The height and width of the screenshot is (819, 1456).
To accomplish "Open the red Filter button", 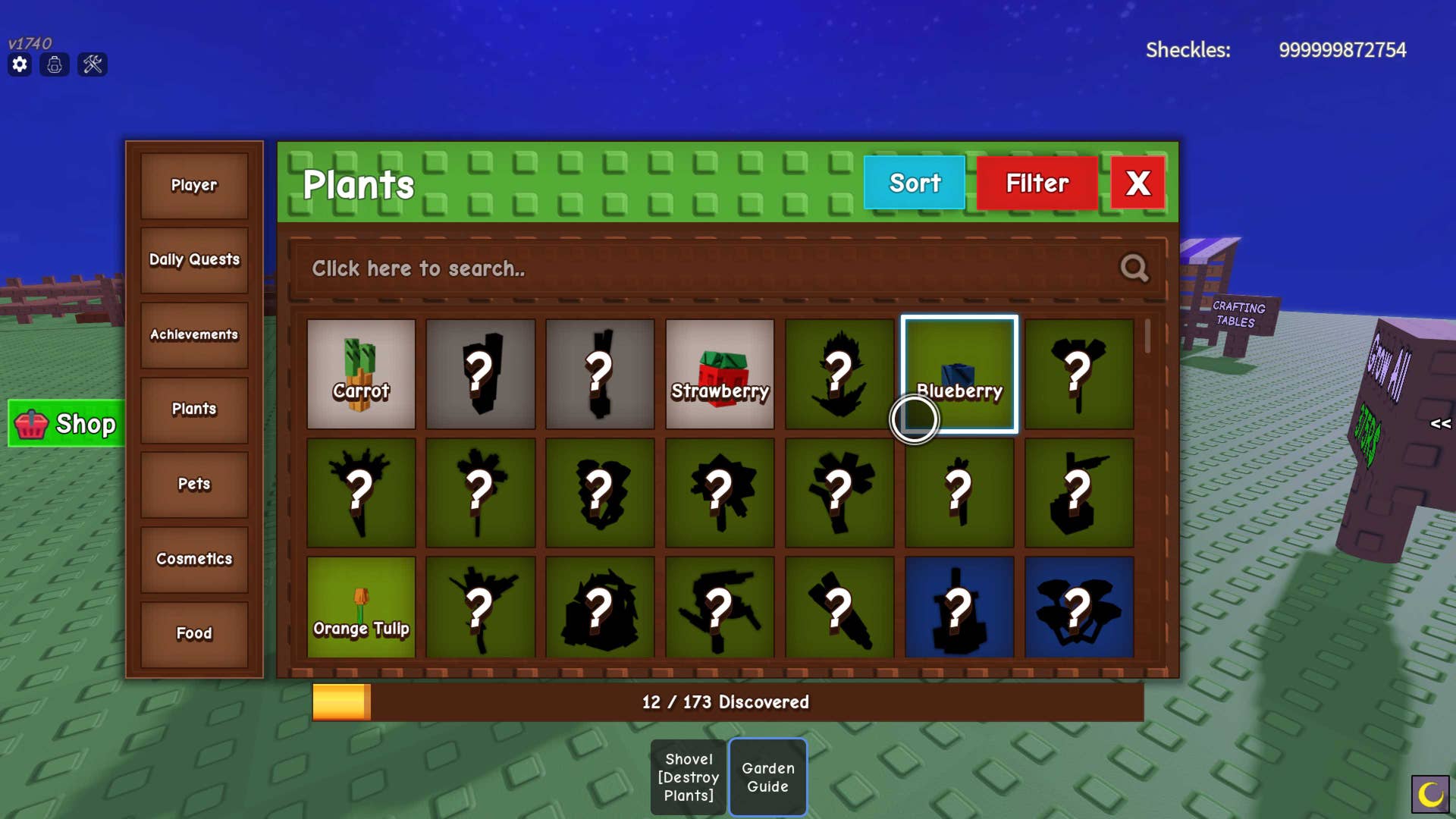I will pyautogui.click(x=1037, y=183).
